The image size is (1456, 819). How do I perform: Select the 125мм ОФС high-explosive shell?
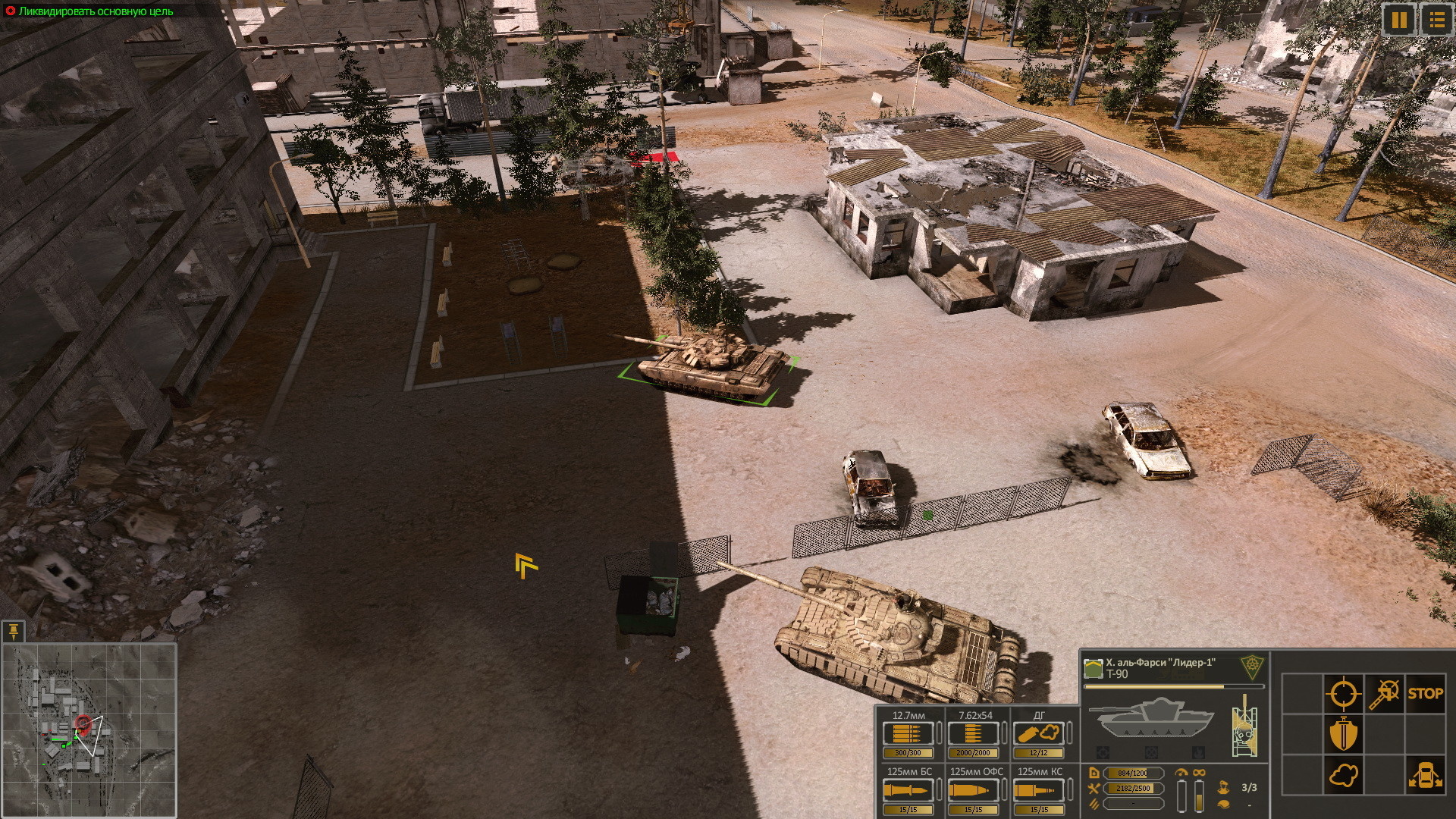[x=974, y=791]
